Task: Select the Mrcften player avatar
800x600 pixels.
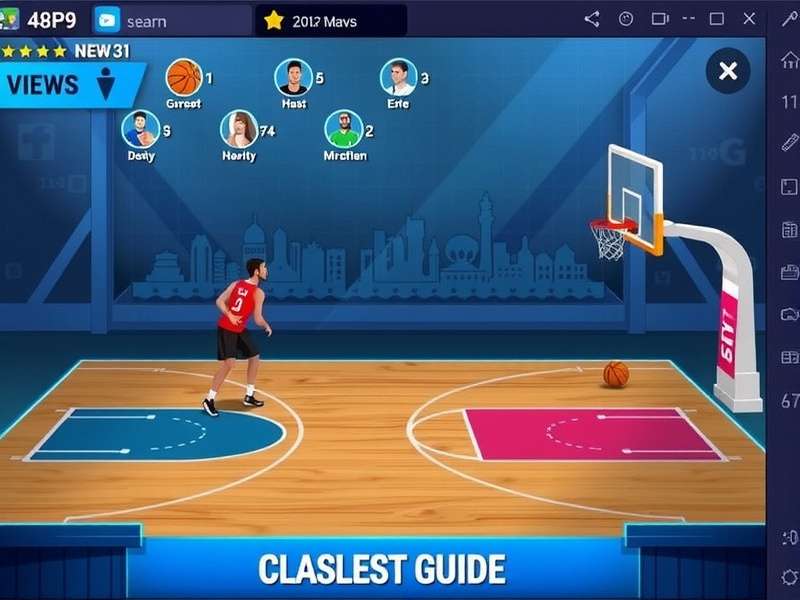Action: [344, 129]
